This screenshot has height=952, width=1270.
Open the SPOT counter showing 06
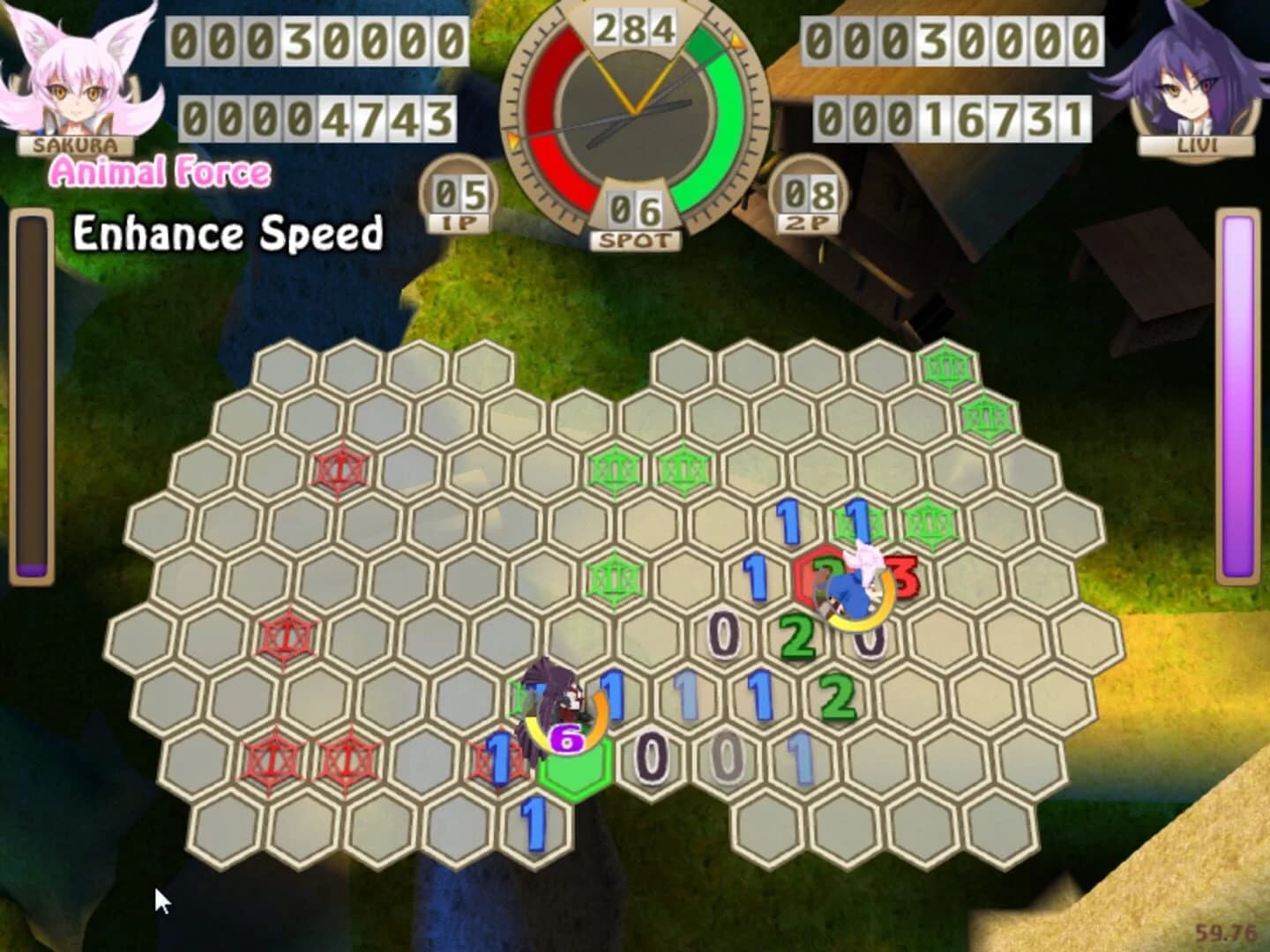pos(637,212)
